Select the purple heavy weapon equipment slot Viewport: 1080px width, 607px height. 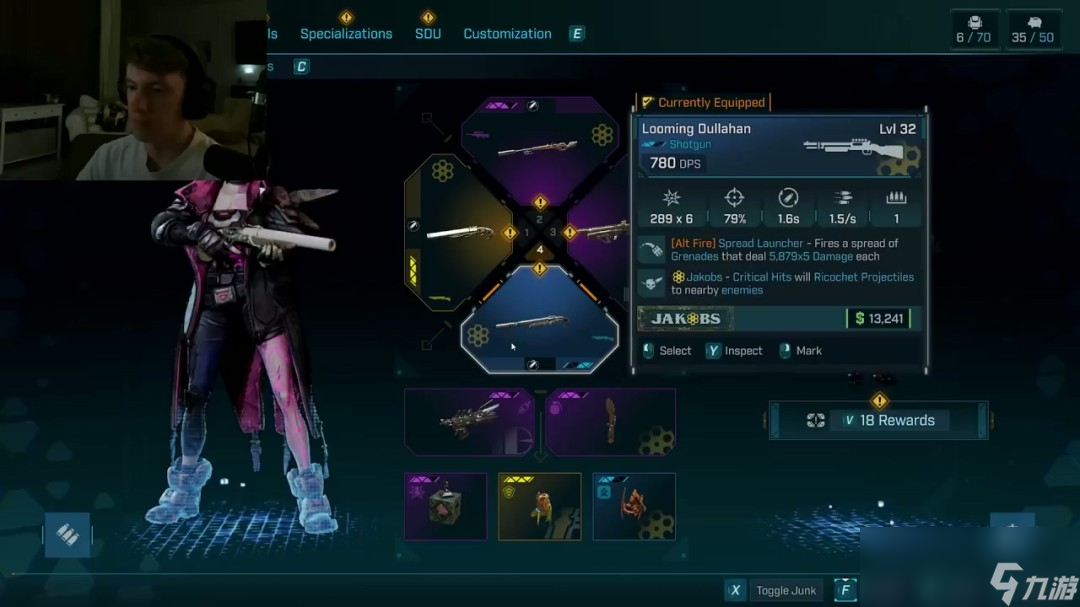(x=469, y=422)
